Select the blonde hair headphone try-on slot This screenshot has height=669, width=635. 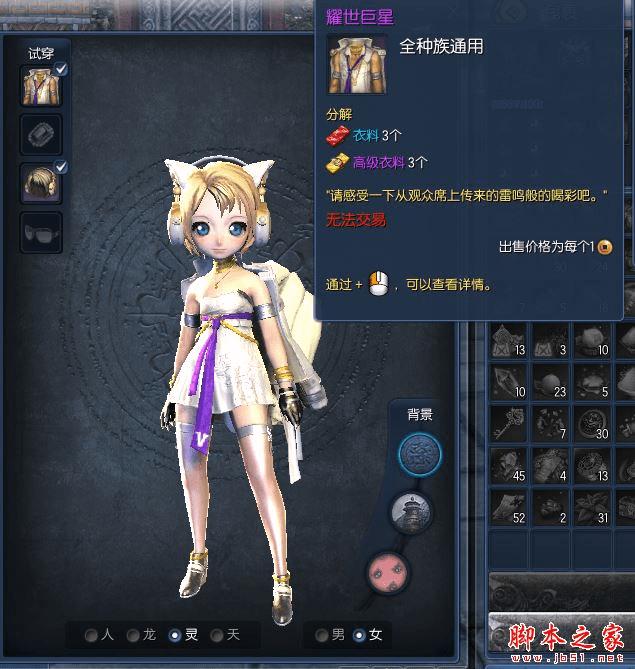coord(41,183)
